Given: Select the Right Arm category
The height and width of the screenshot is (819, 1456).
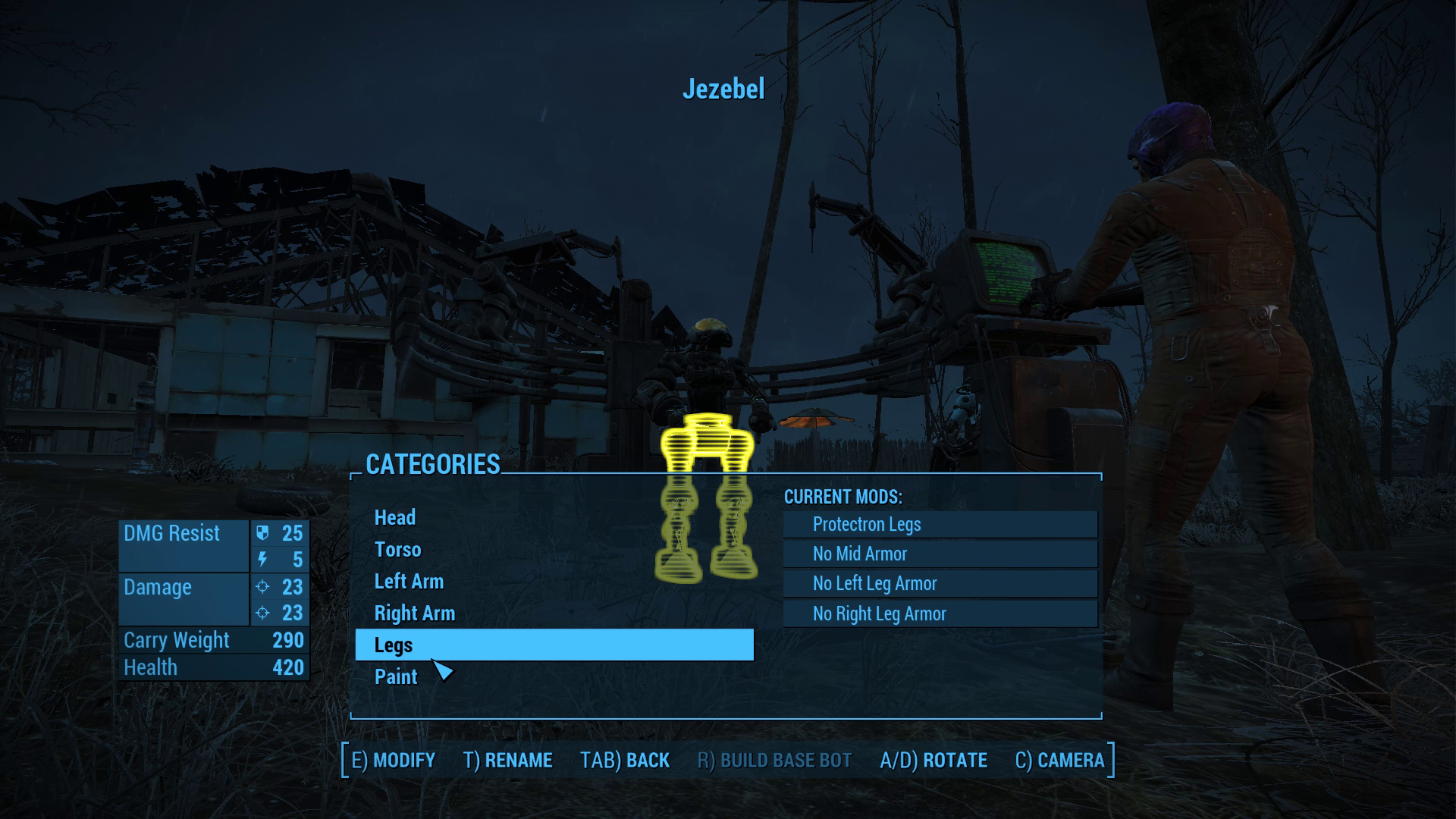Looking at the screenshot, I should coord(414,613).
